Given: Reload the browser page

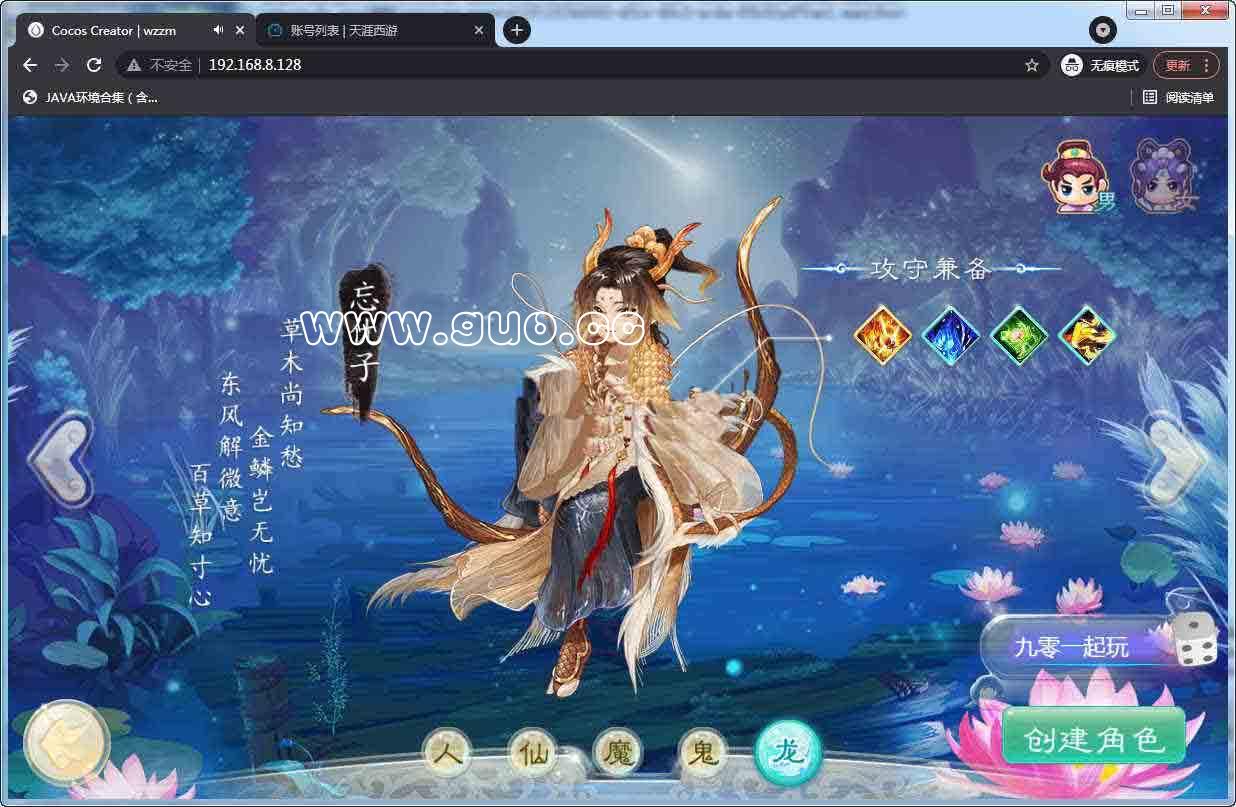Looking at the screenshot, I should click(x=94, y=65).
